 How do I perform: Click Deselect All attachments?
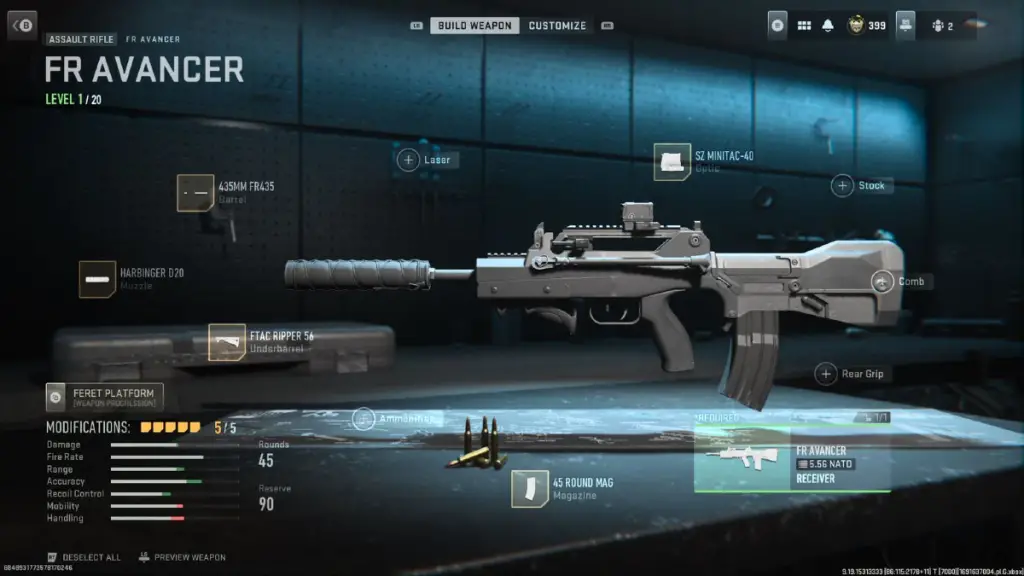point(85,557)
